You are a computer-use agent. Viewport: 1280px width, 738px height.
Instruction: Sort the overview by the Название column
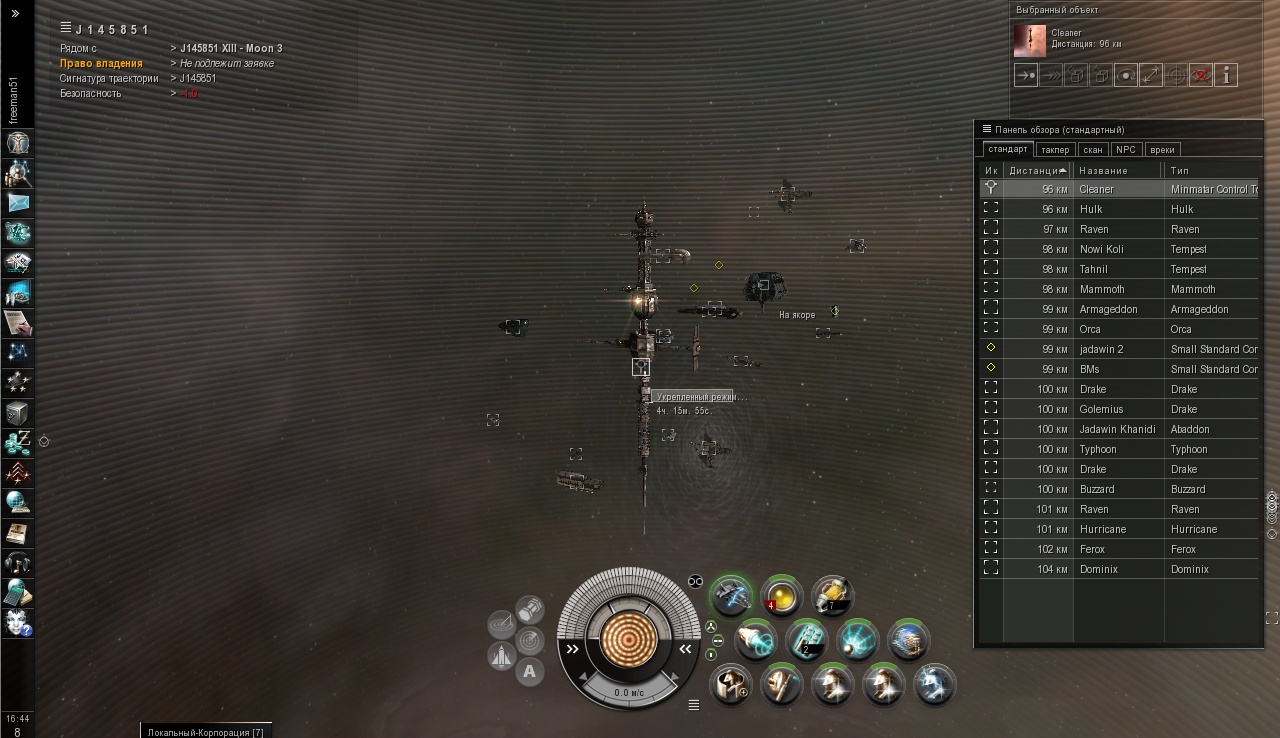pyautogui.click(x=1116, y=170)
